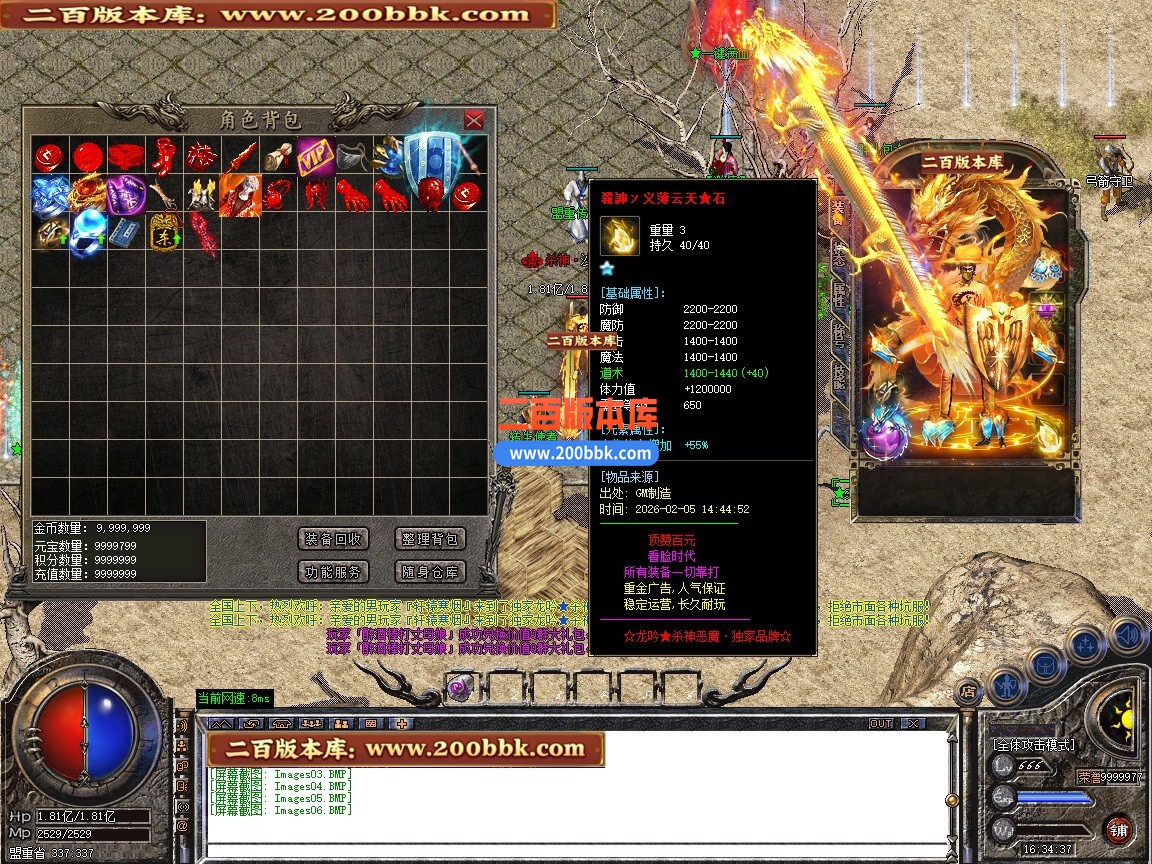Click the 装备回收 equipment recycle button
Viewport: 1152px width, 864px height.
pos(334,539)
